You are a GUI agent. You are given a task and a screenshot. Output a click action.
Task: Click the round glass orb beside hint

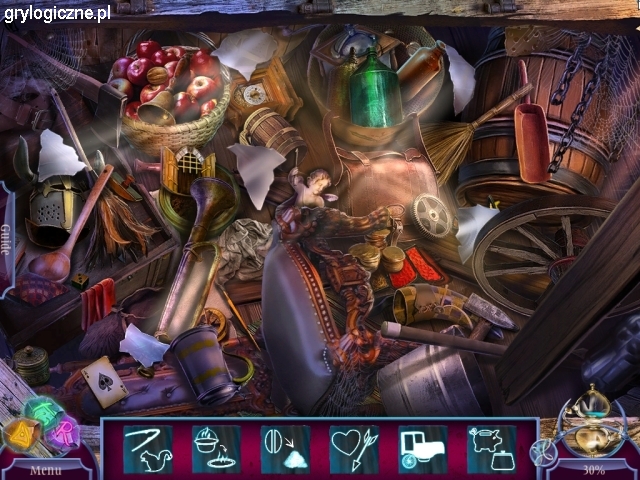click(x=541, y=452)
